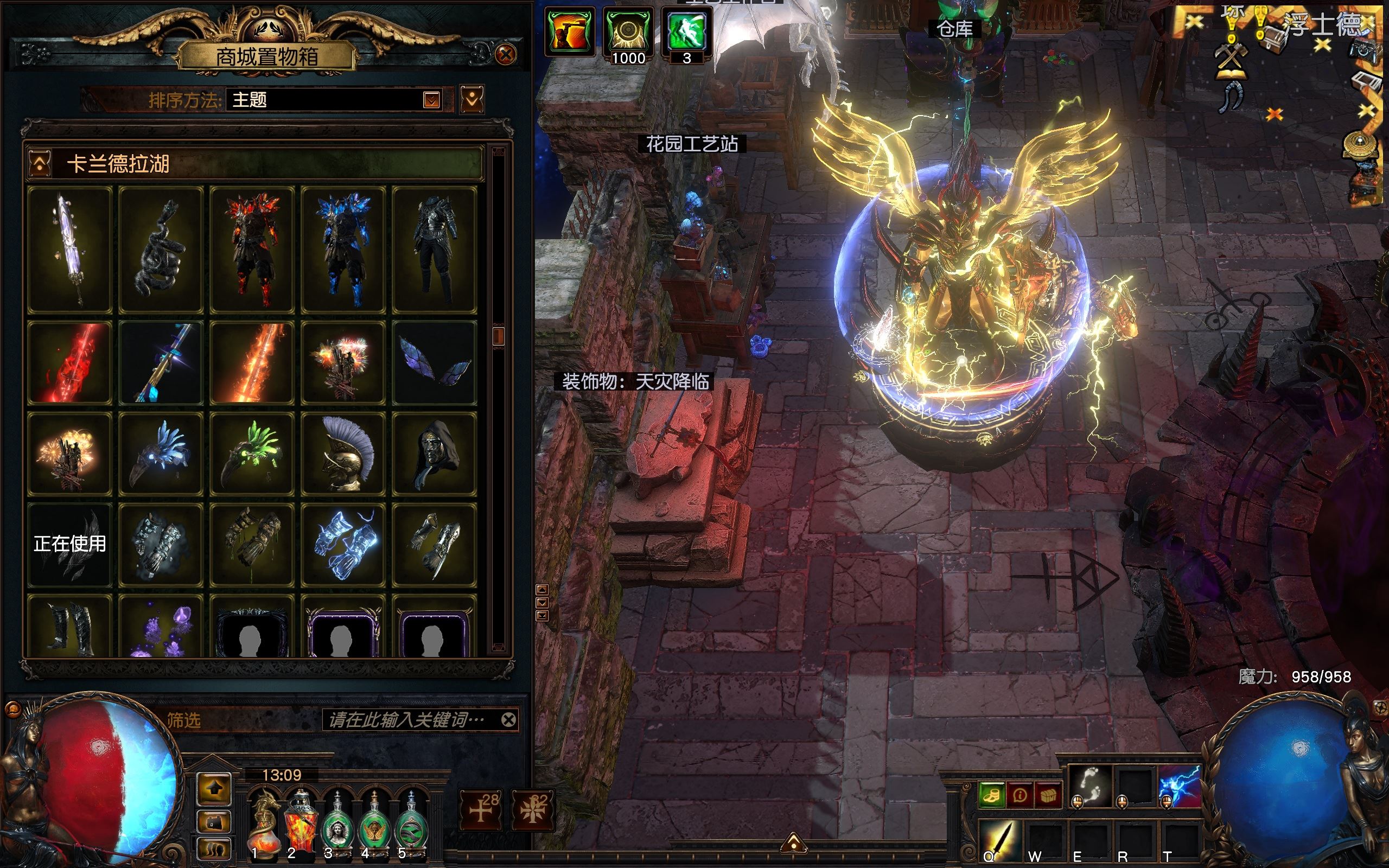Click the sword skill in slot Q

999,841
